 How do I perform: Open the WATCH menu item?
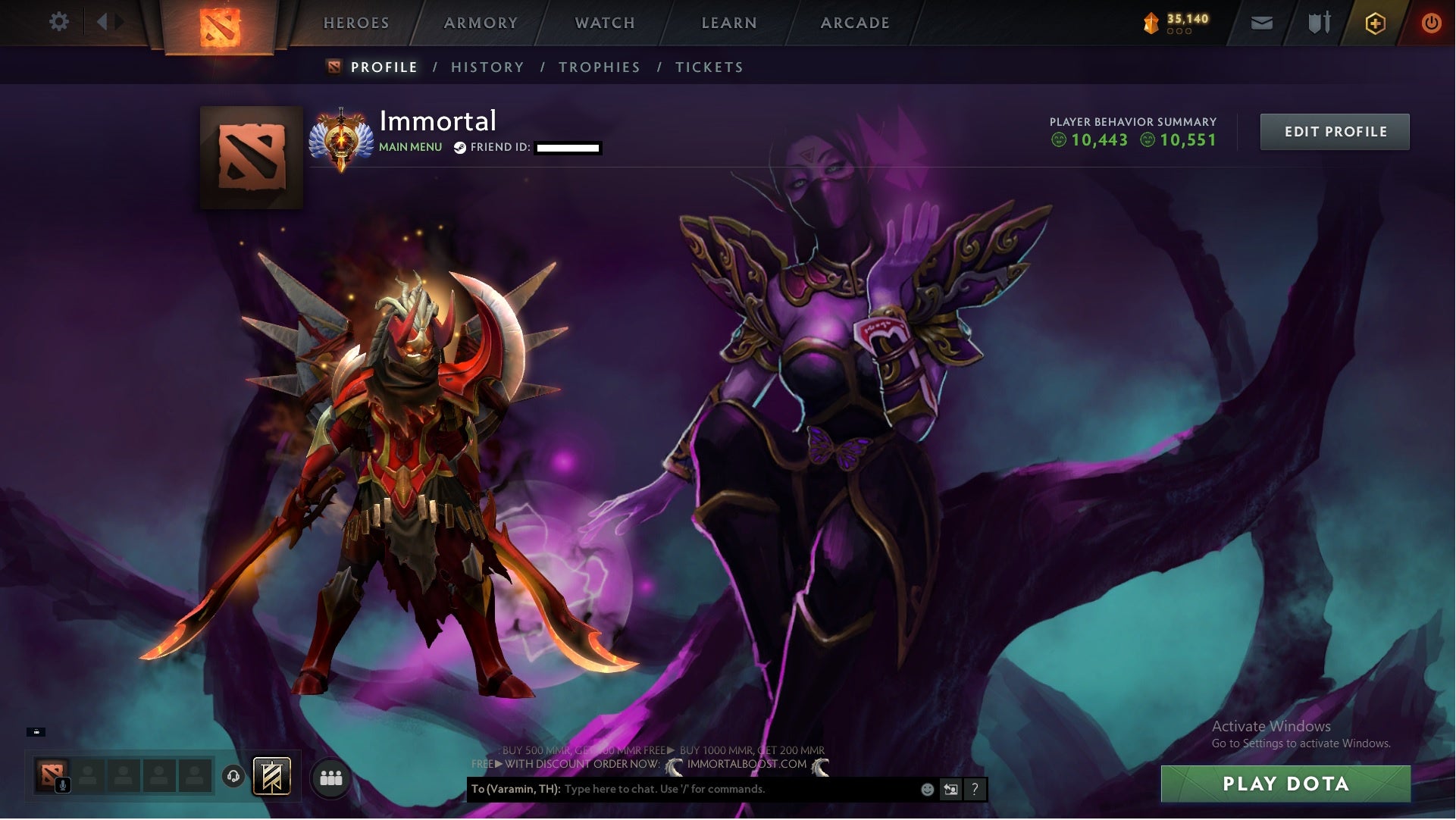(x=603, y=22)
